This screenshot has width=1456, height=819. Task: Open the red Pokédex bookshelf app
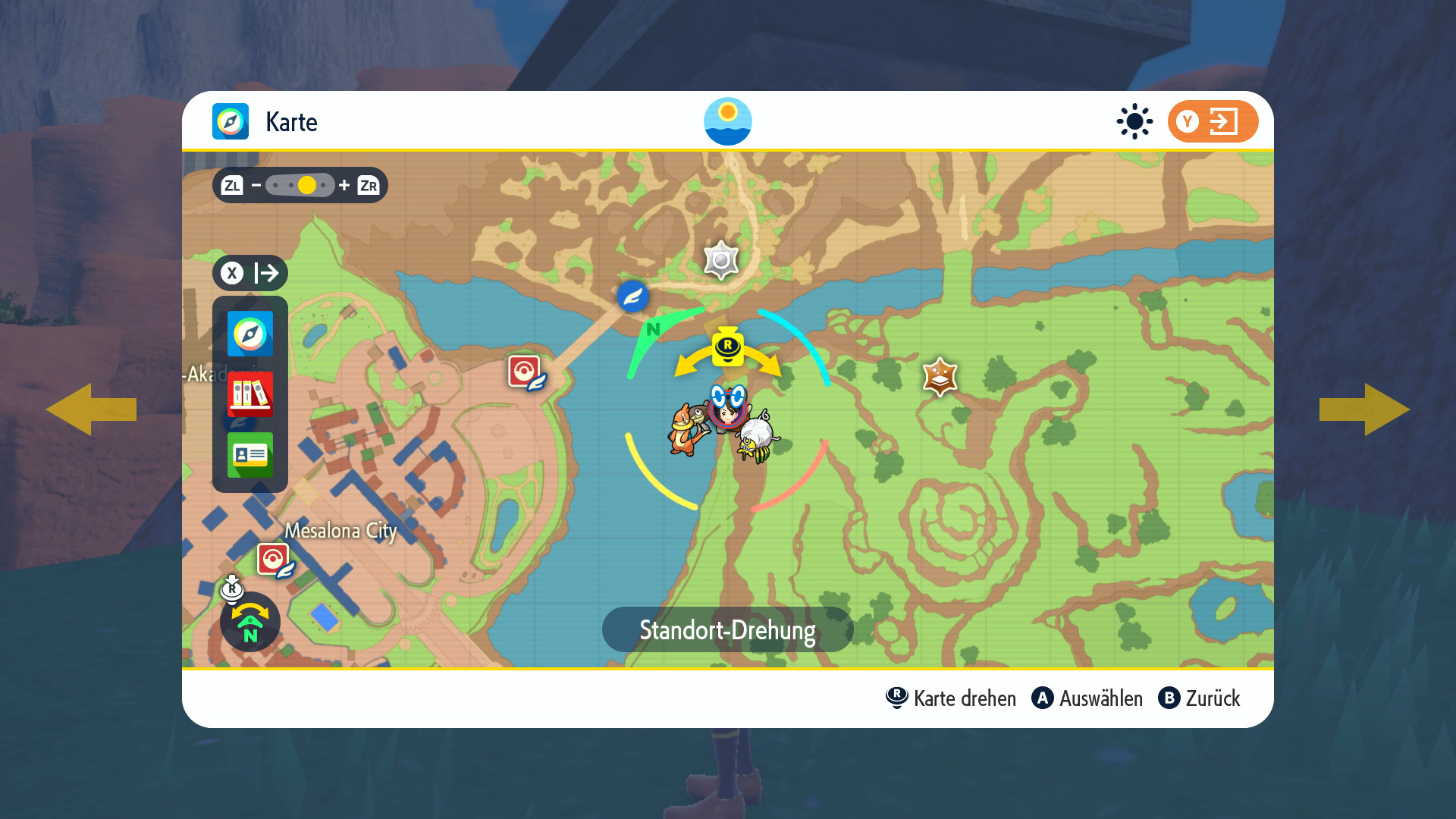tap(250, 394)
